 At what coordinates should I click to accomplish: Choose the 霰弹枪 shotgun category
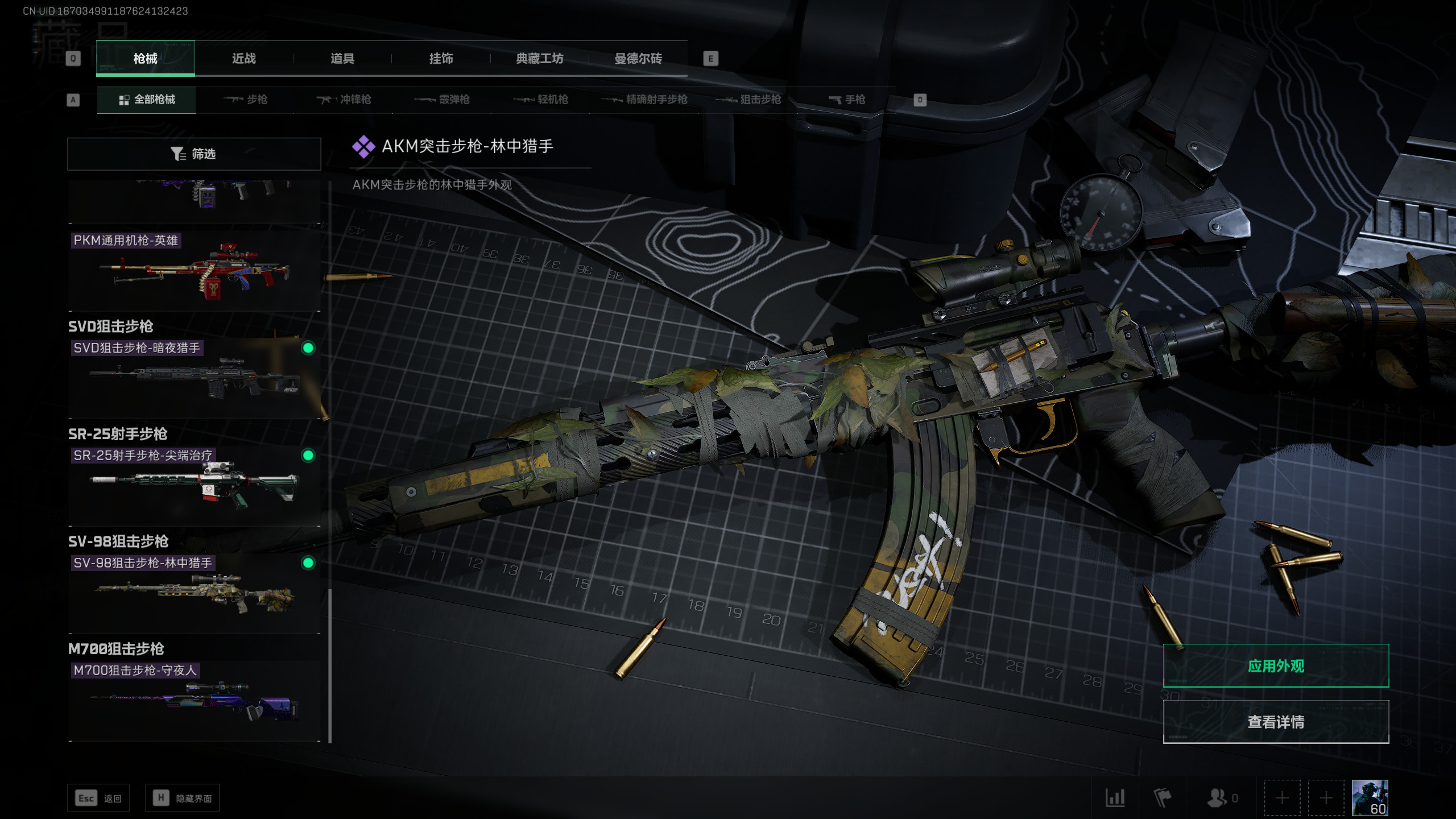pos(442,100)
